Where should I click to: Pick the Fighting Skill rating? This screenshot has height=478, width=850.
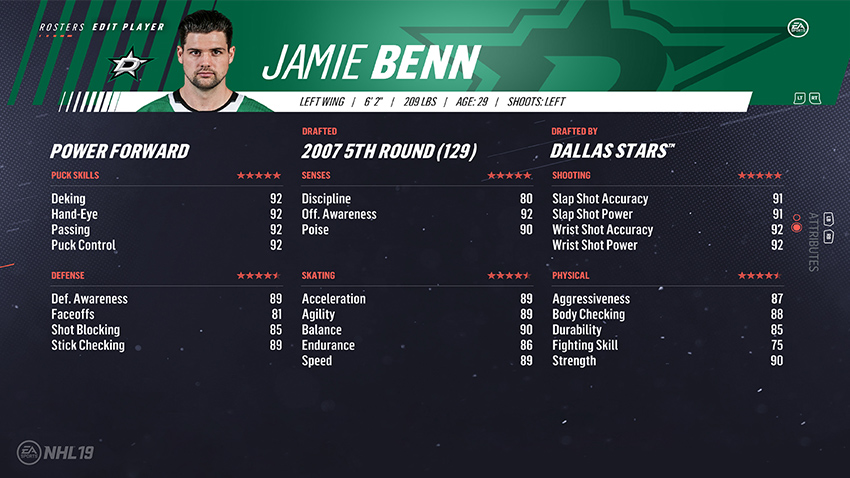pos(667,345)
